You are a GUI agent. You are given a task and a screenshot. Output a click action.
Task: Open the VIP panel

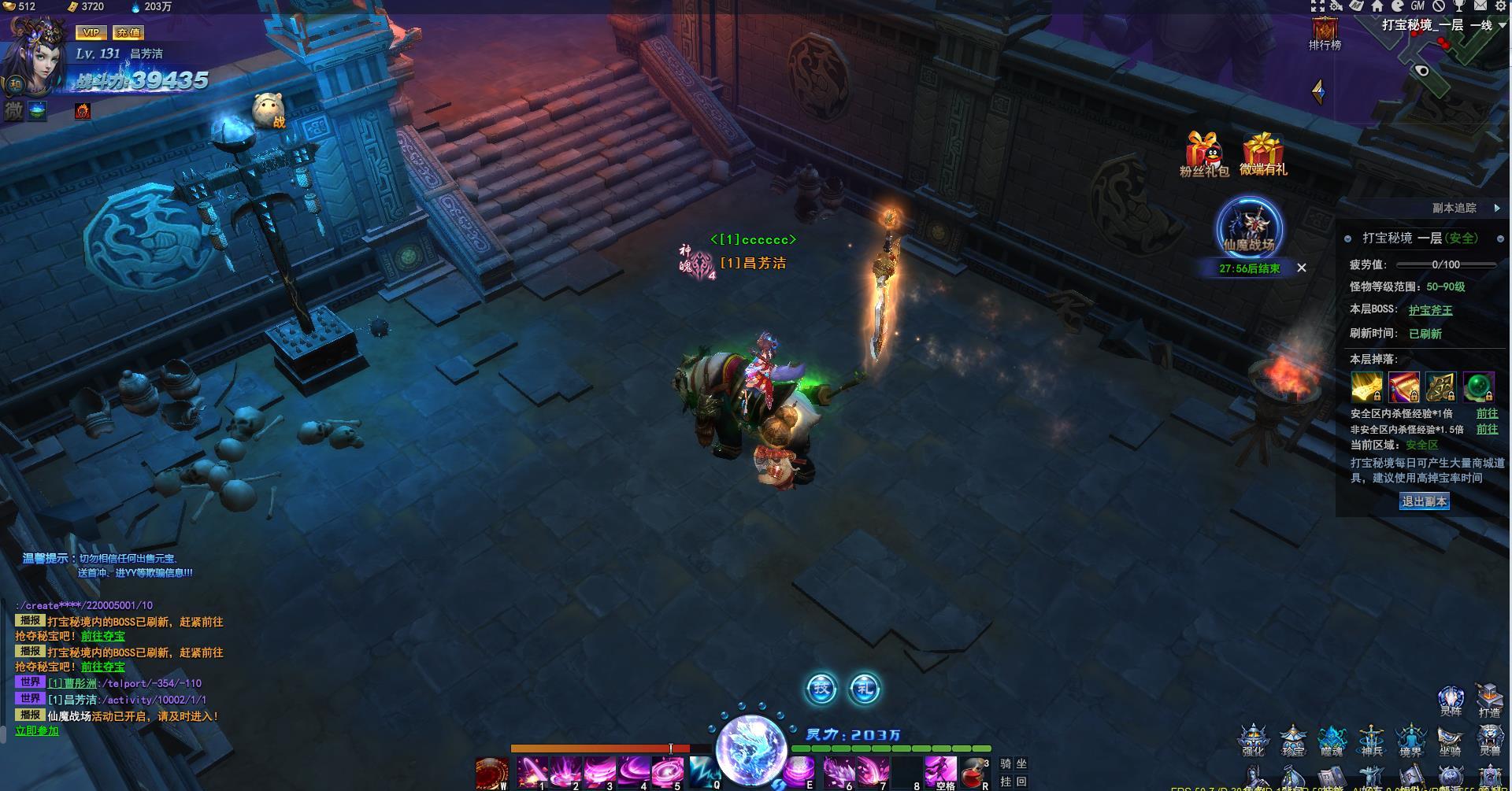pos(91,32)
